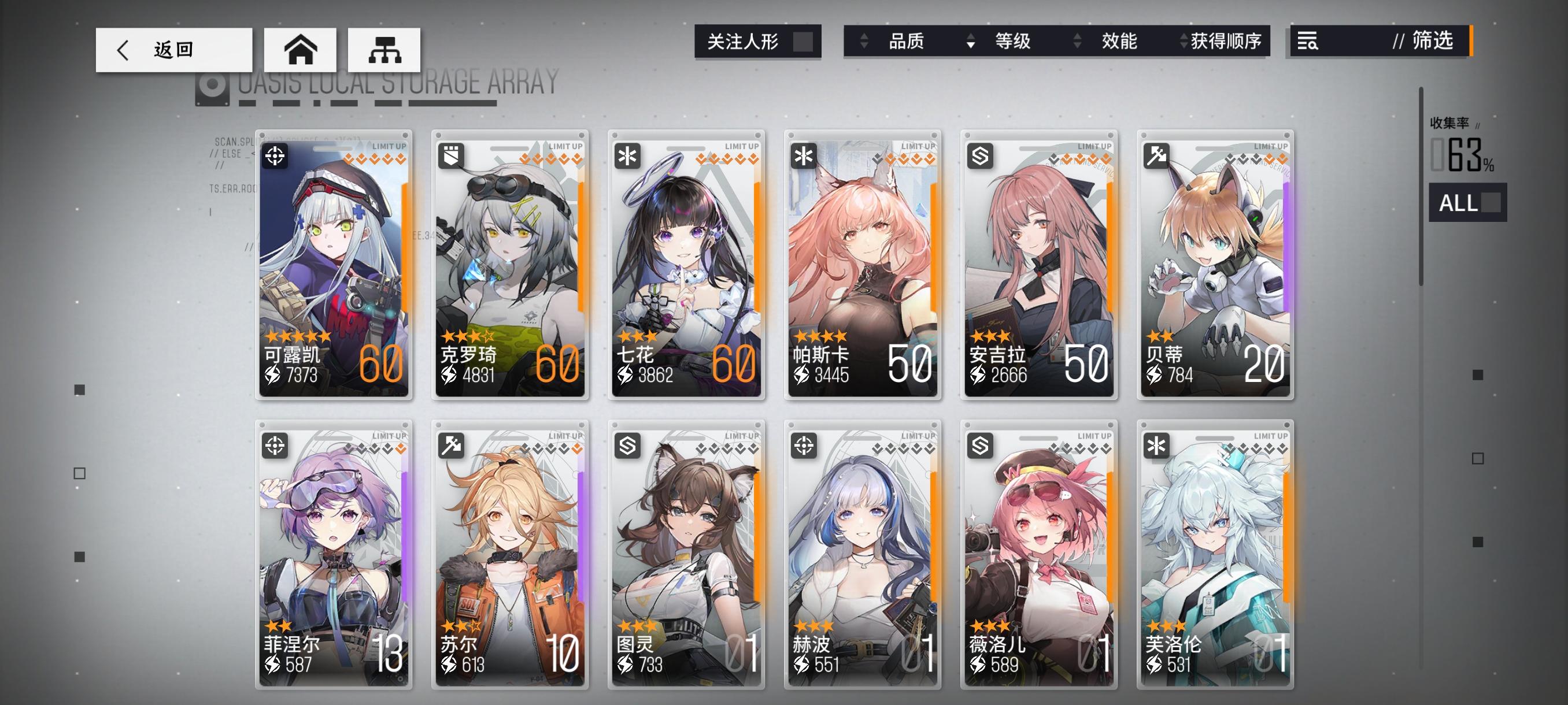Open the org chart icon beside home

tap(385, 51)
